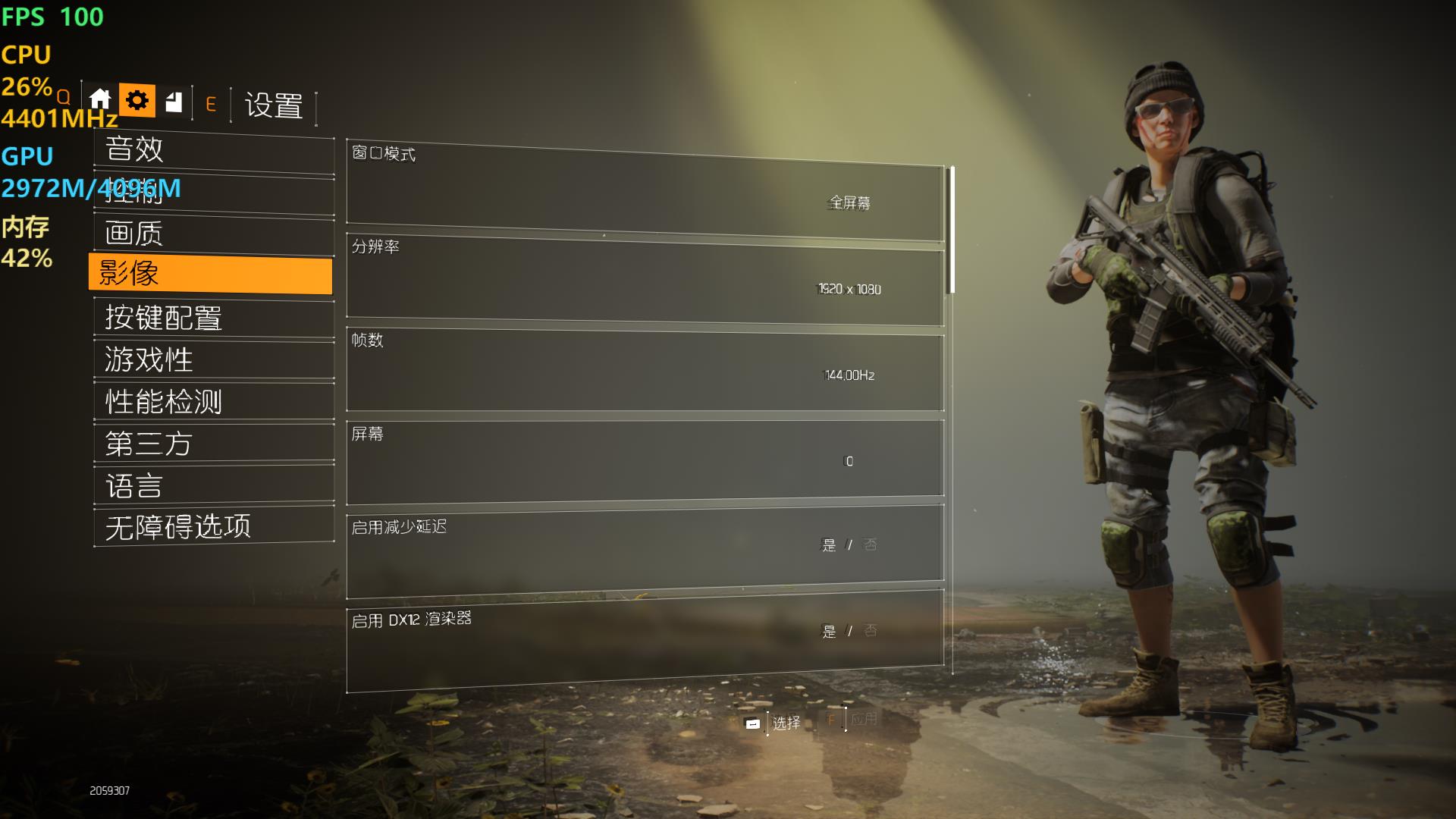Select the 画质 graphics quality category
The height and width of the screenshot is (819, 1456).
coord(213,234)
